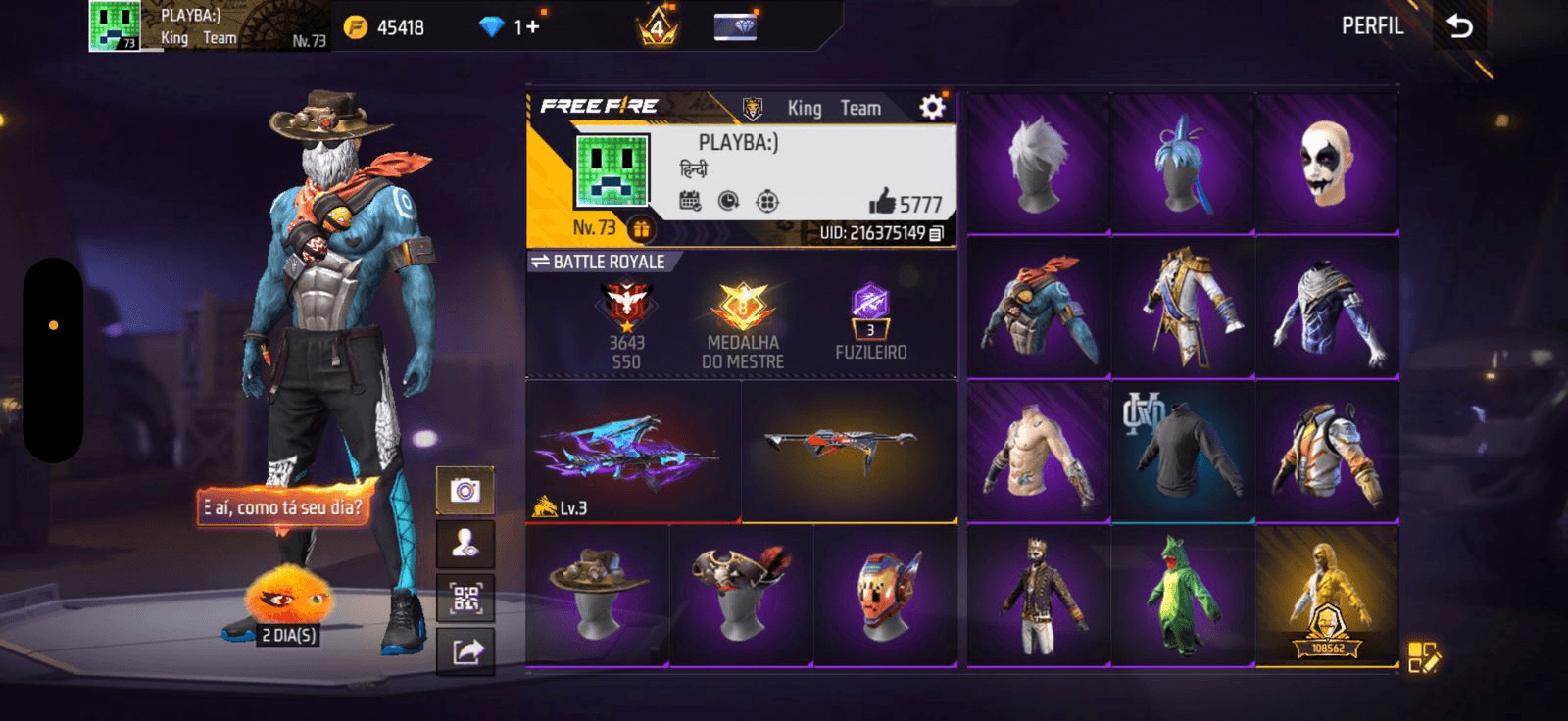1568x721 pixels.
Task: Open the QR code button
Action: [465, 597]
